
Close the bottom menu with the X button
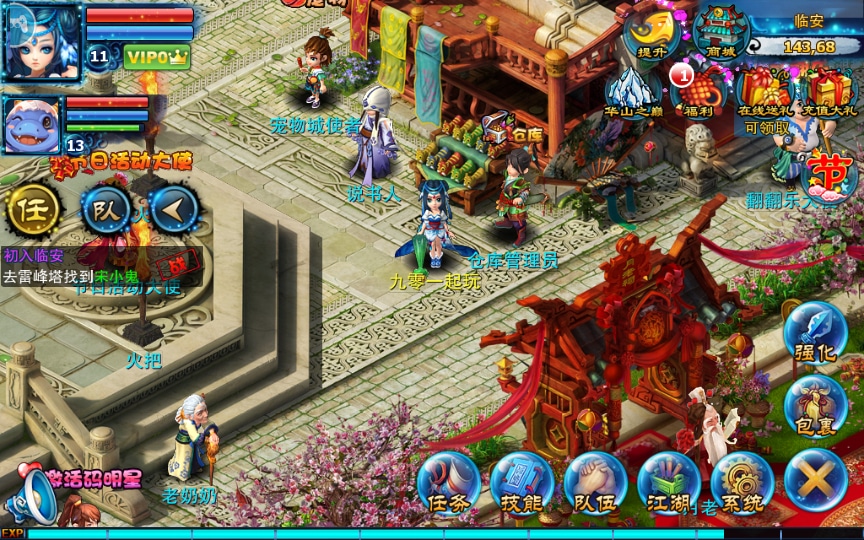click(x=815, y=480)
